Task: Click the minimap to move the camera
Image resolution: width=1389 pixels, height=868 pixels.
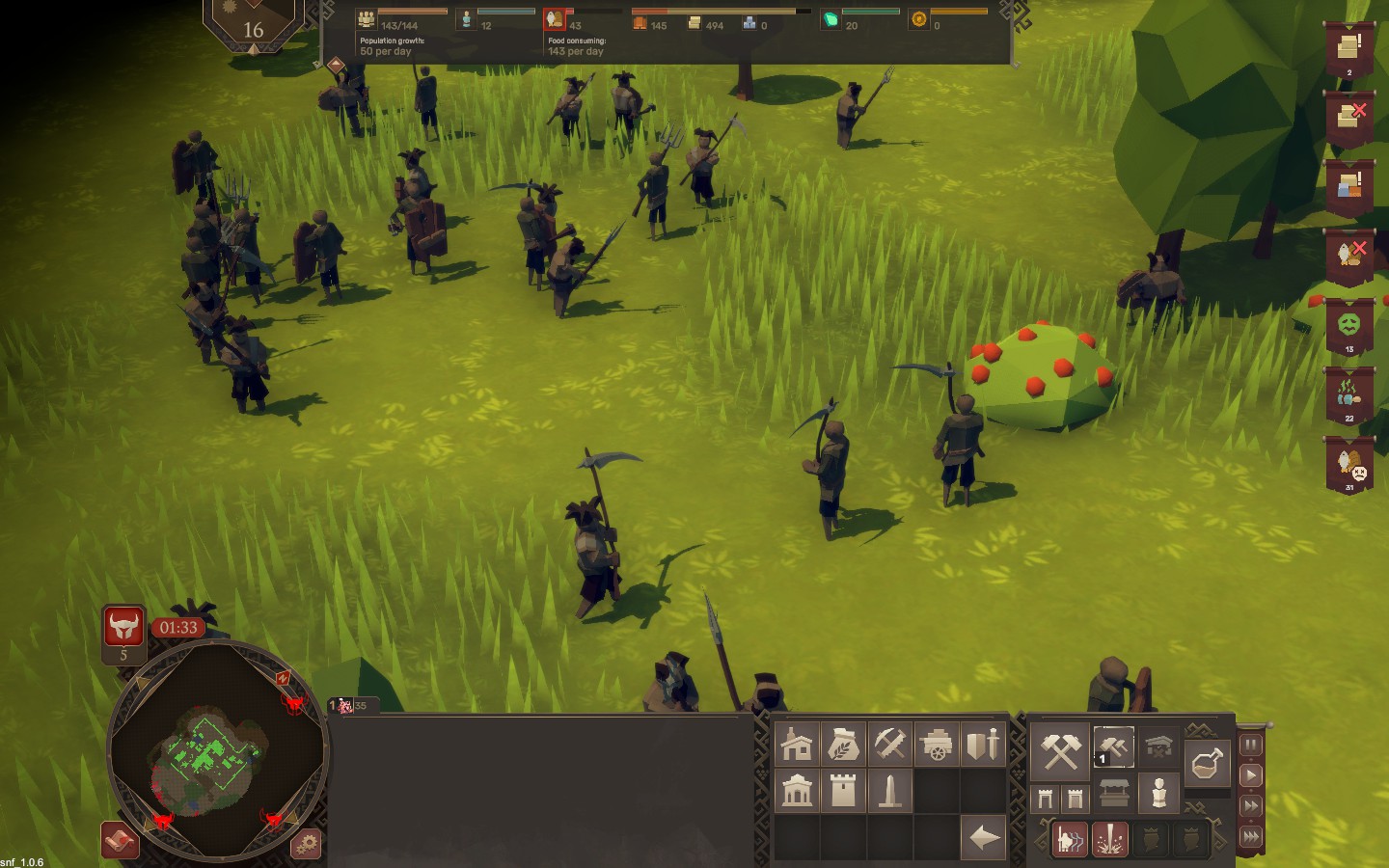Action: point(217,751)
